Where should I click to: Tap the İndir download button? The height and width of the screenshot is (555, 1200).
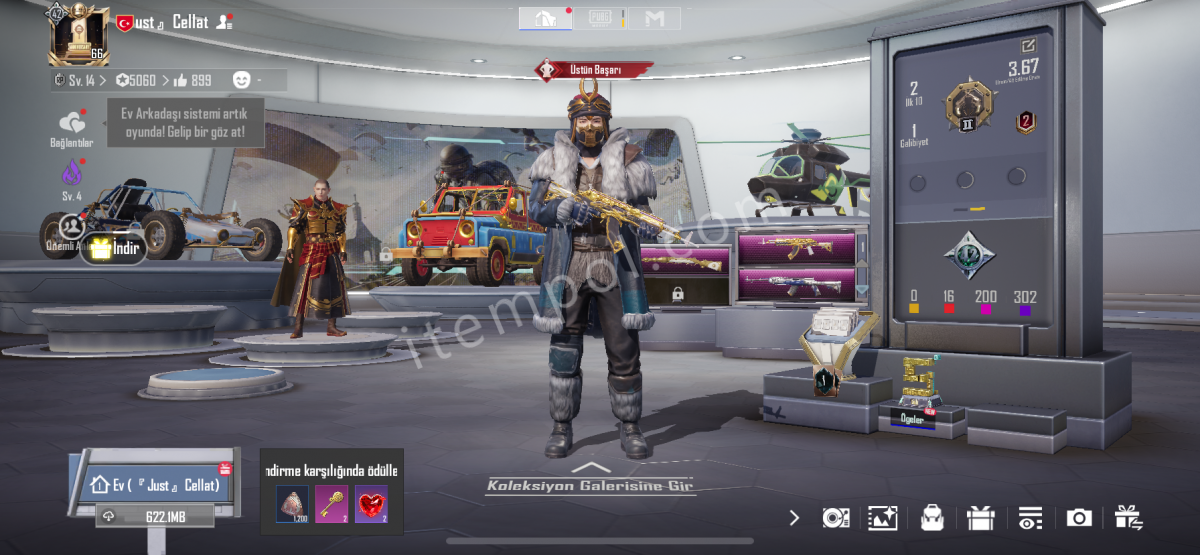click(x=113, y=248)
